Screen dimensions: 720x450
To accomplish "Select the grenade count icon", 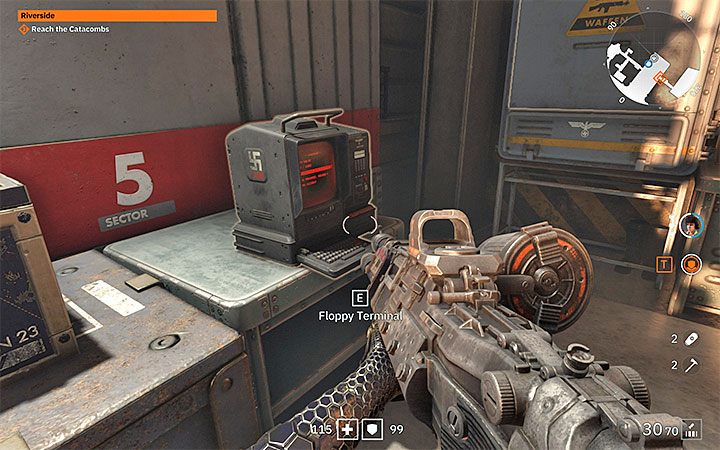I will pos(690,340).
